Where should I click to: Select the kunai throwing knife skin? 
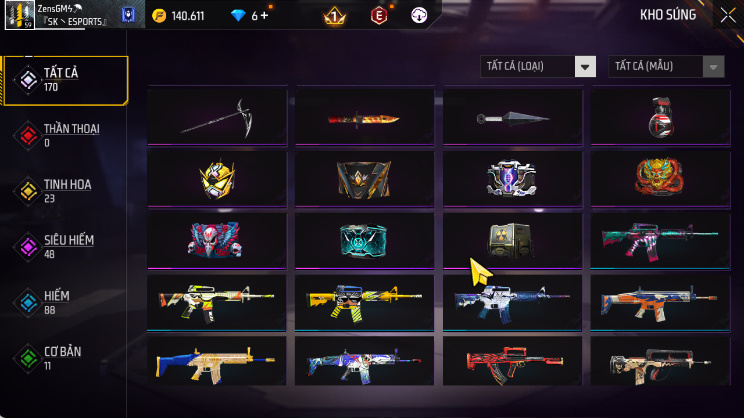[513, 117]
